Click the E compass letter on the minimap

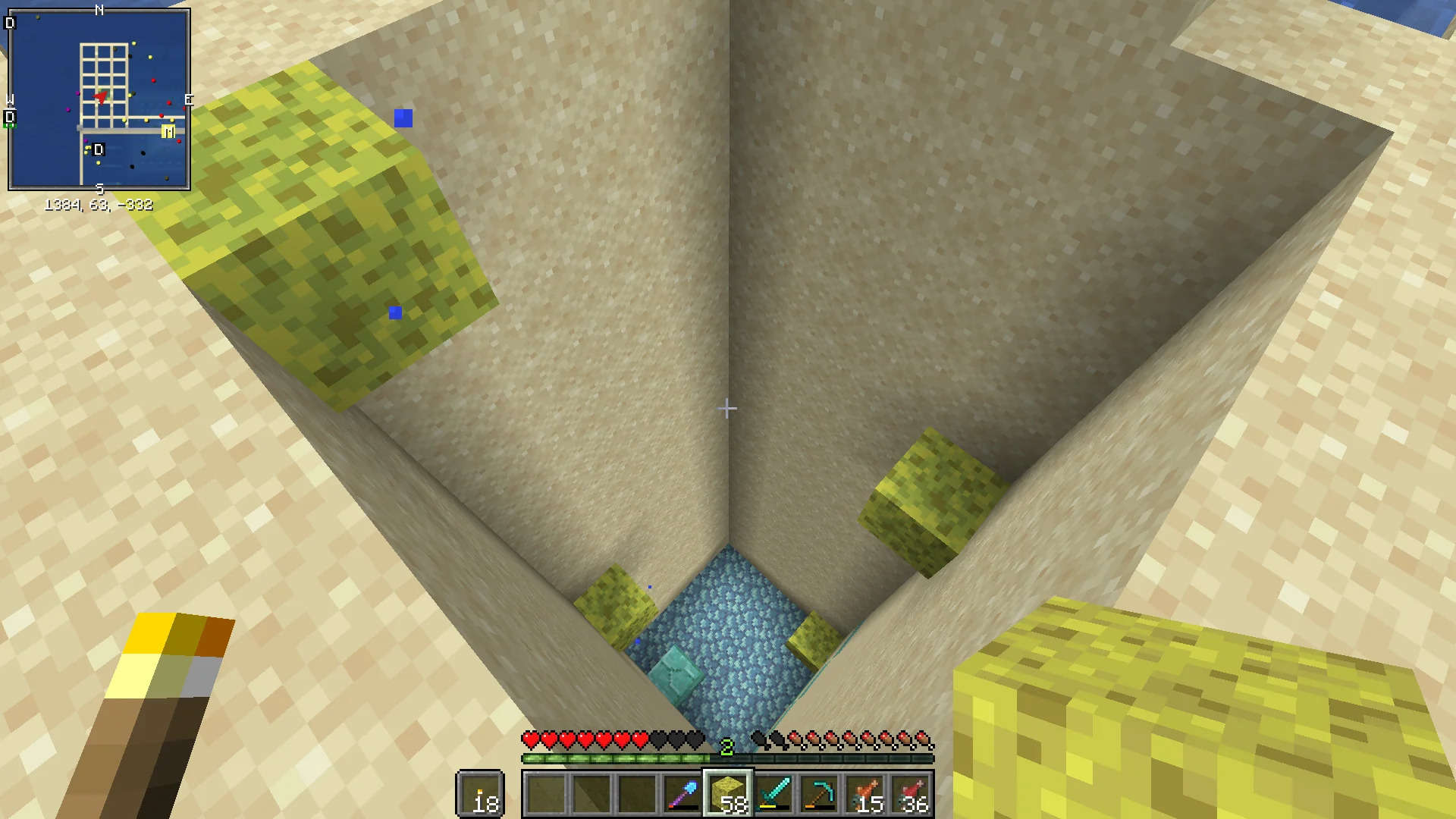point(189,99)
